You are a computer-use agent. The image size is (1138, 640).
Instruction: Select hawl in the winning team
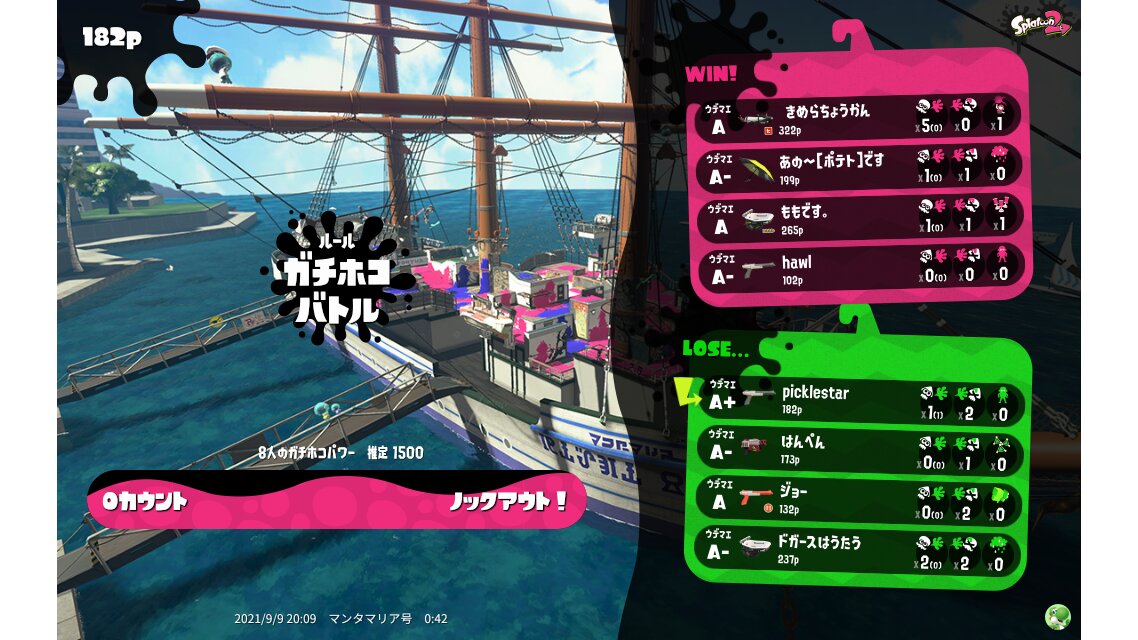click(x=858, y=267)
